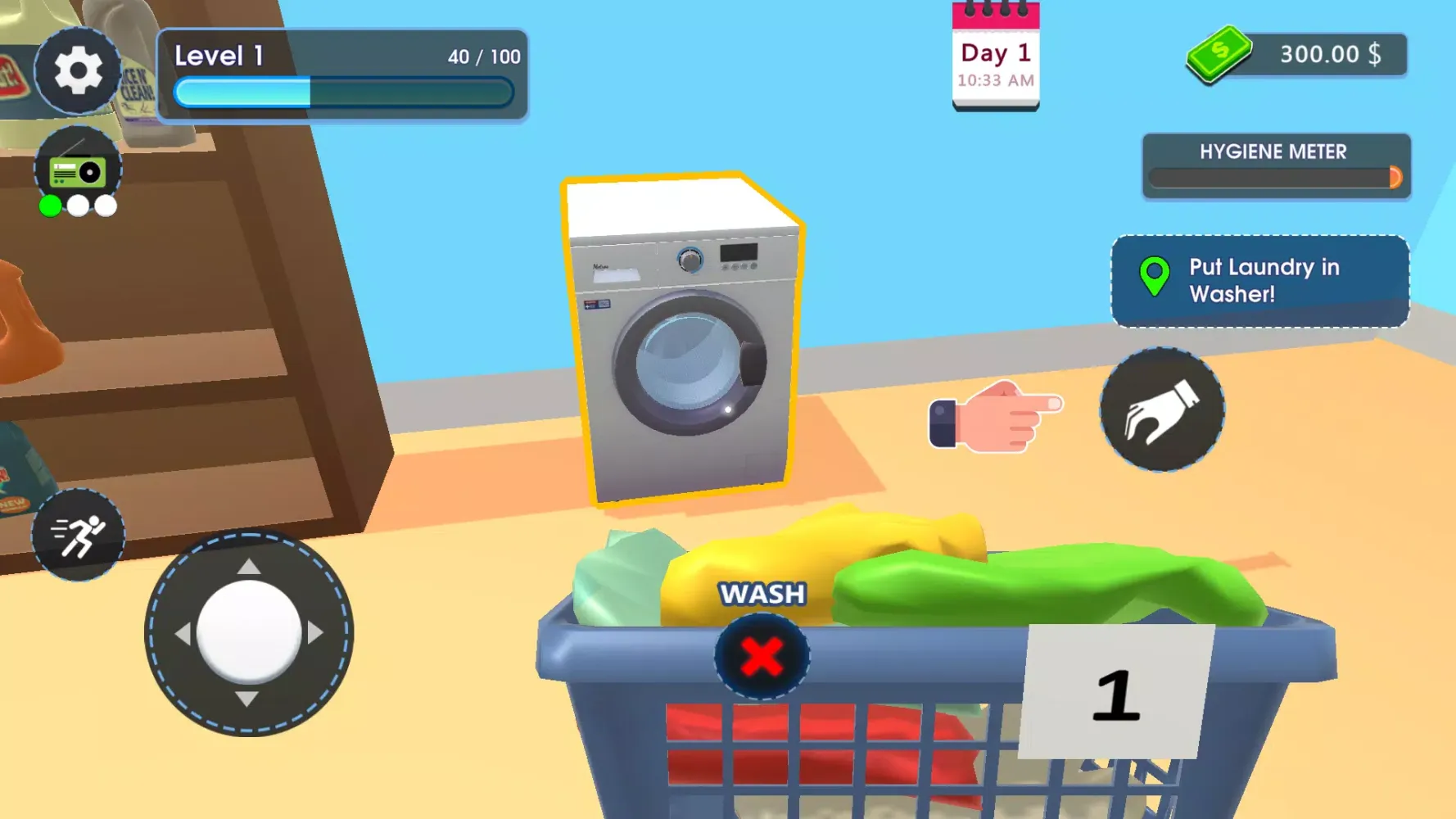This screenshot has width=1456, height=819.
Task: Tap the 300.00 $ money display
Action: pyautogui.click(x=1328, y=54)
